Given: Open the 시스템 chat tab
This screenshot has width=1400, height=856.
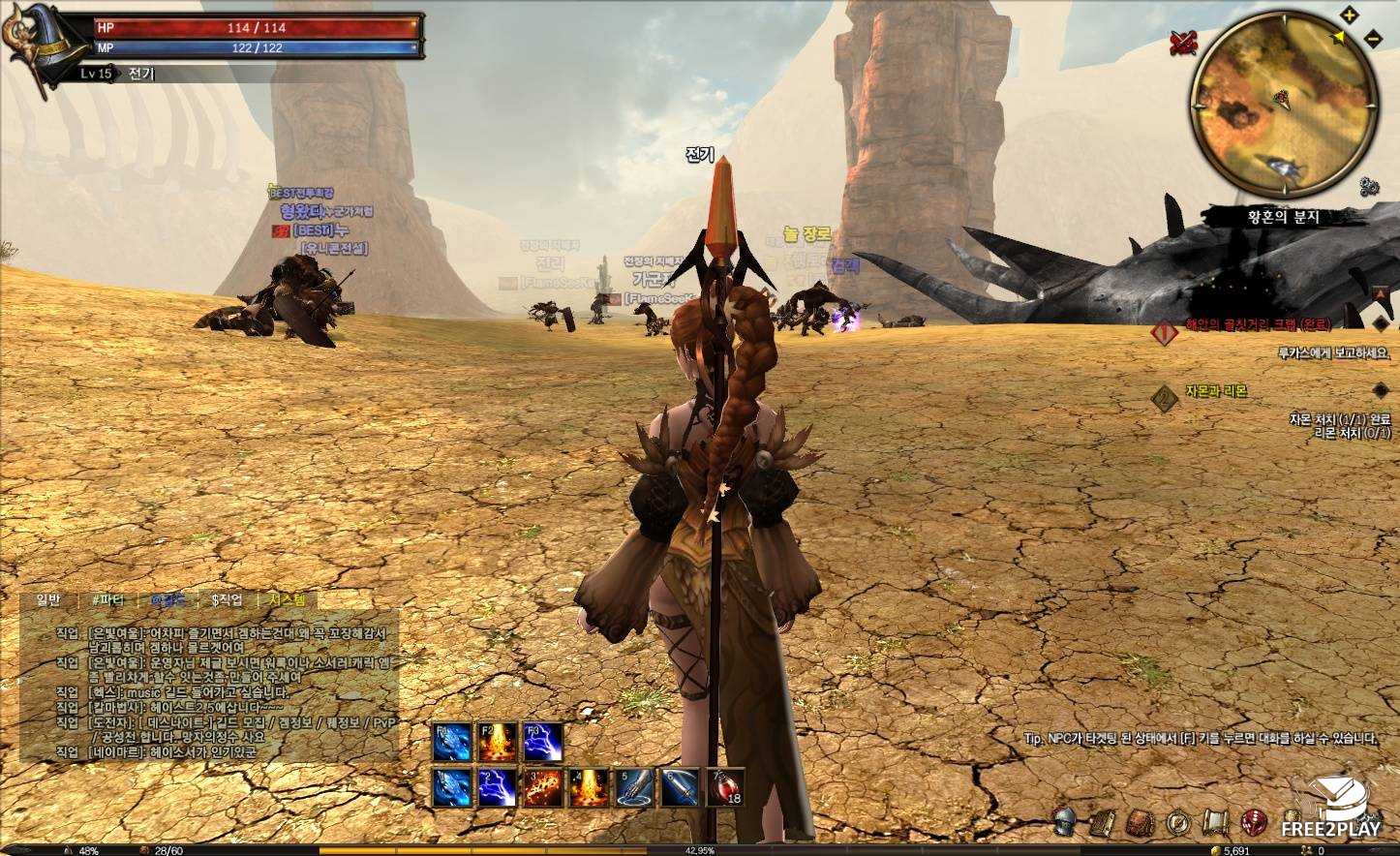Looking at the screenshot, I should click(x=287, y=600).
